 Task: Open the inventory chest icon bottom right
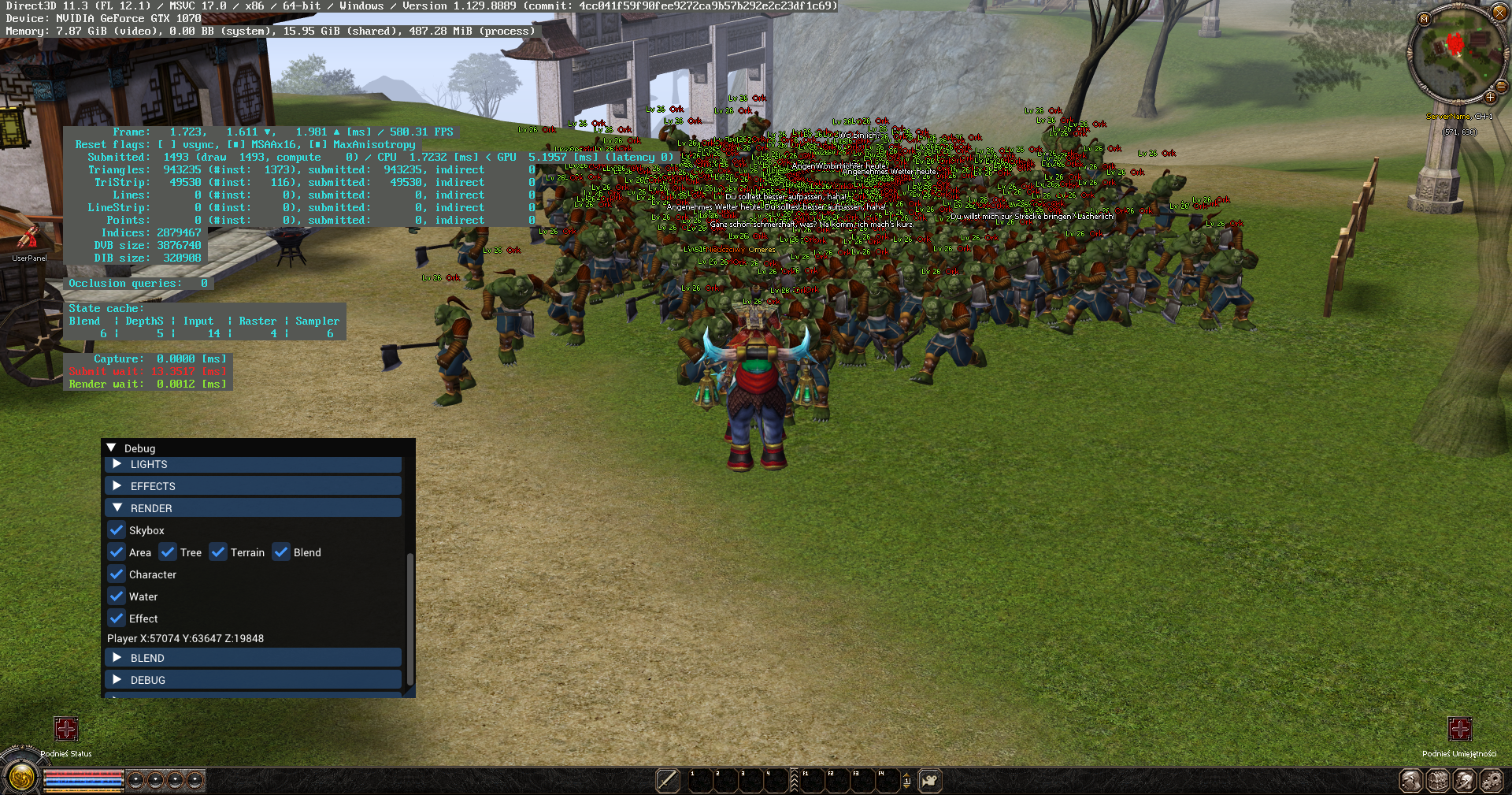(x=1438, y=782)
